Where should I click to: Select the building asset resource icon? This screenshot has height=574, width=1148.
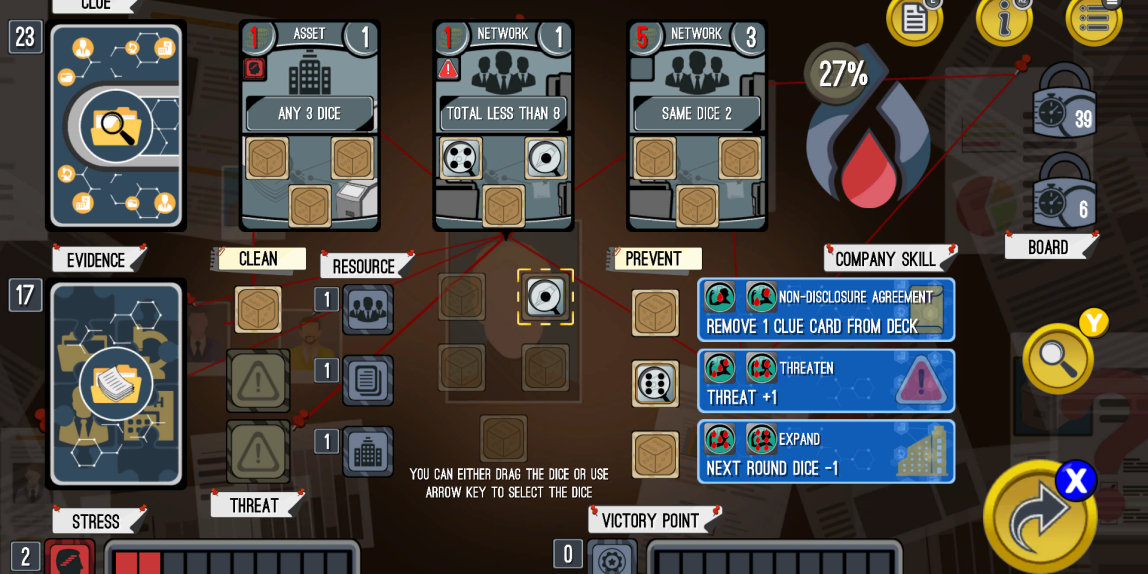tap(368, 452)
